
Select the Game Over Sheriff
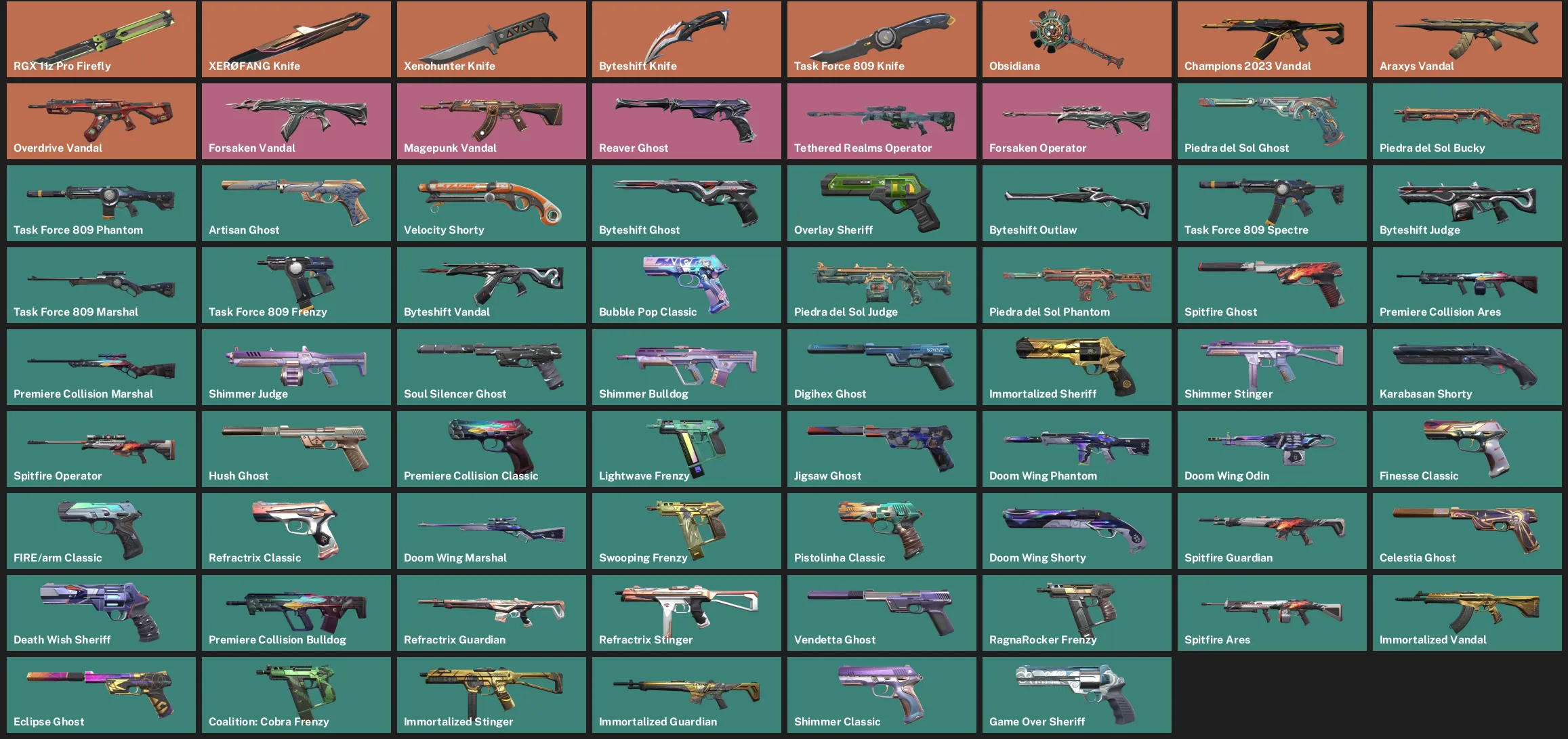pos(1076,694)
